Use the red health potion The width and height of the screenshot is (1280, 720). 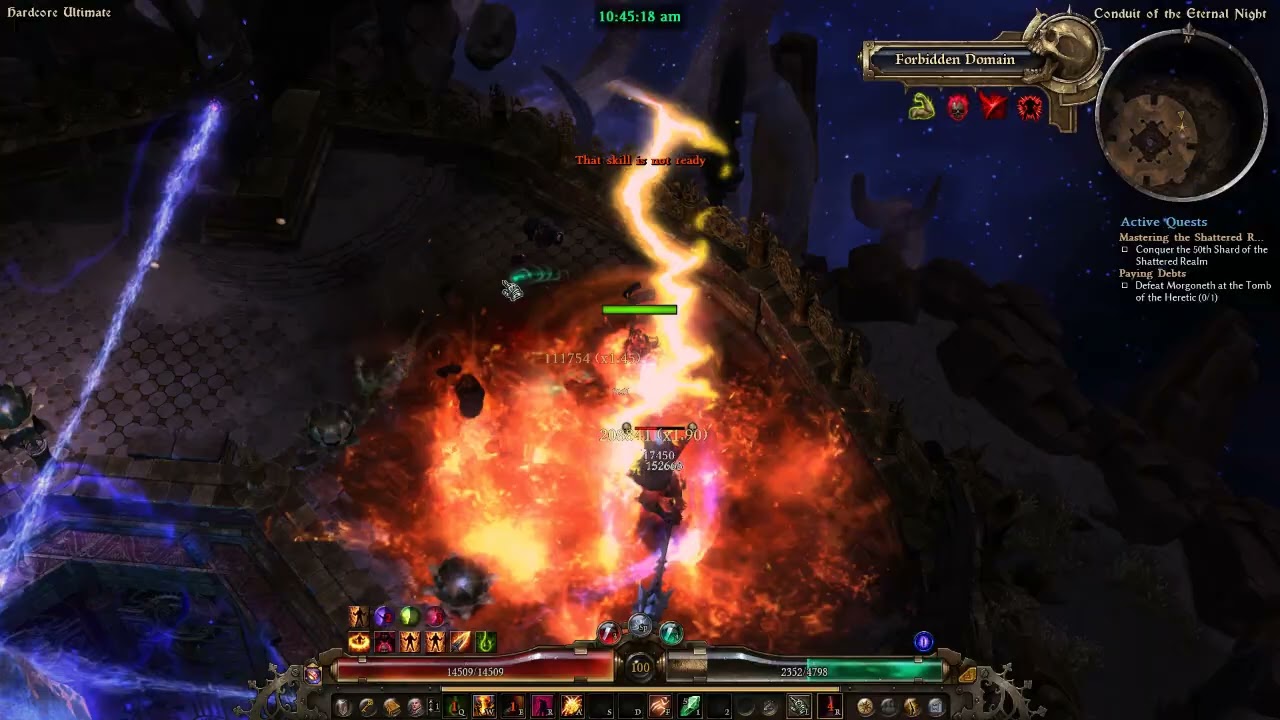pyautogui.click(x=610, y=633)
